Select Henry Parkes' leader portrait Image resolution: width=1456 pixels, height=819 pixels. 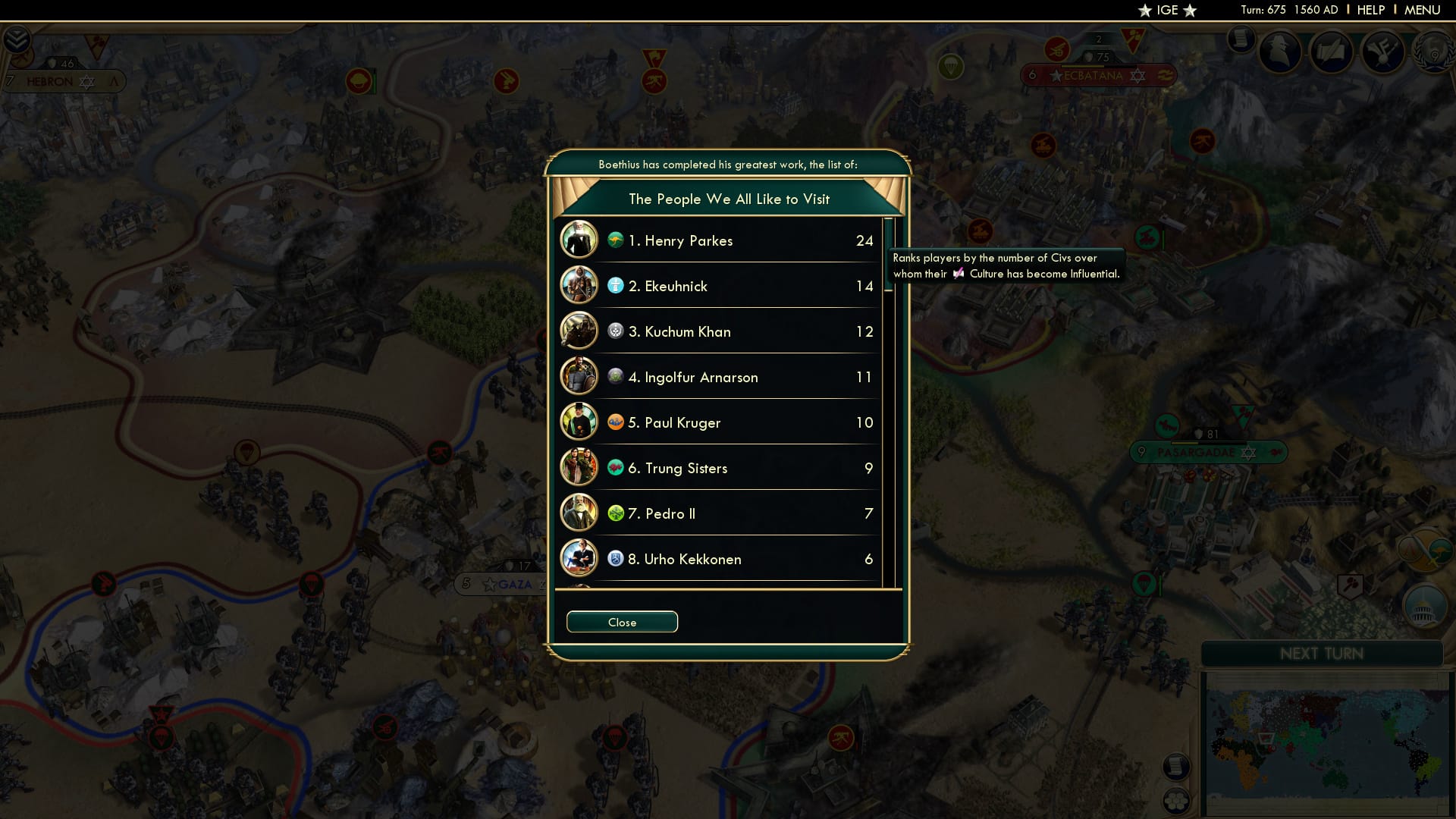579,240
